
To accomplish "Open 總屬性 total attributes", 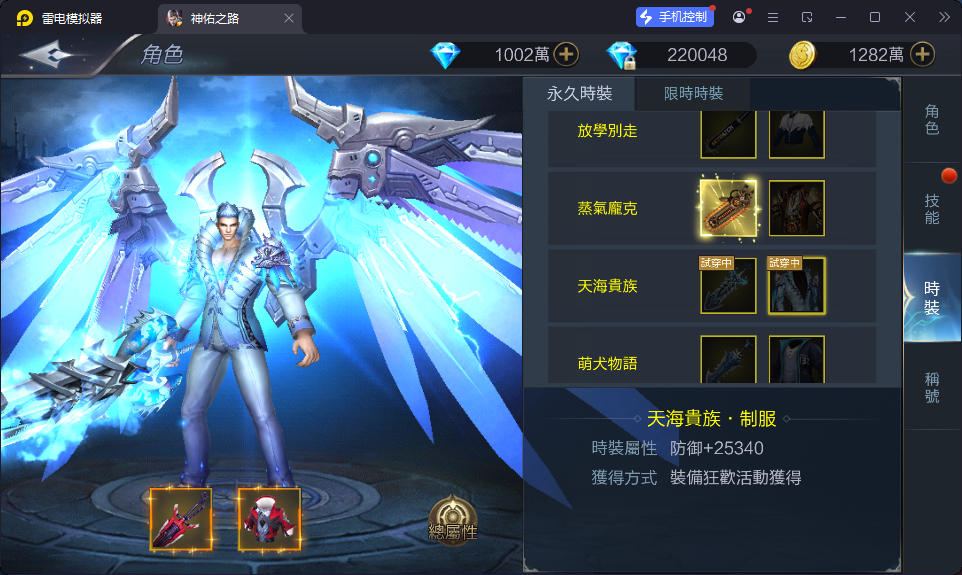I will click(453, 520).
